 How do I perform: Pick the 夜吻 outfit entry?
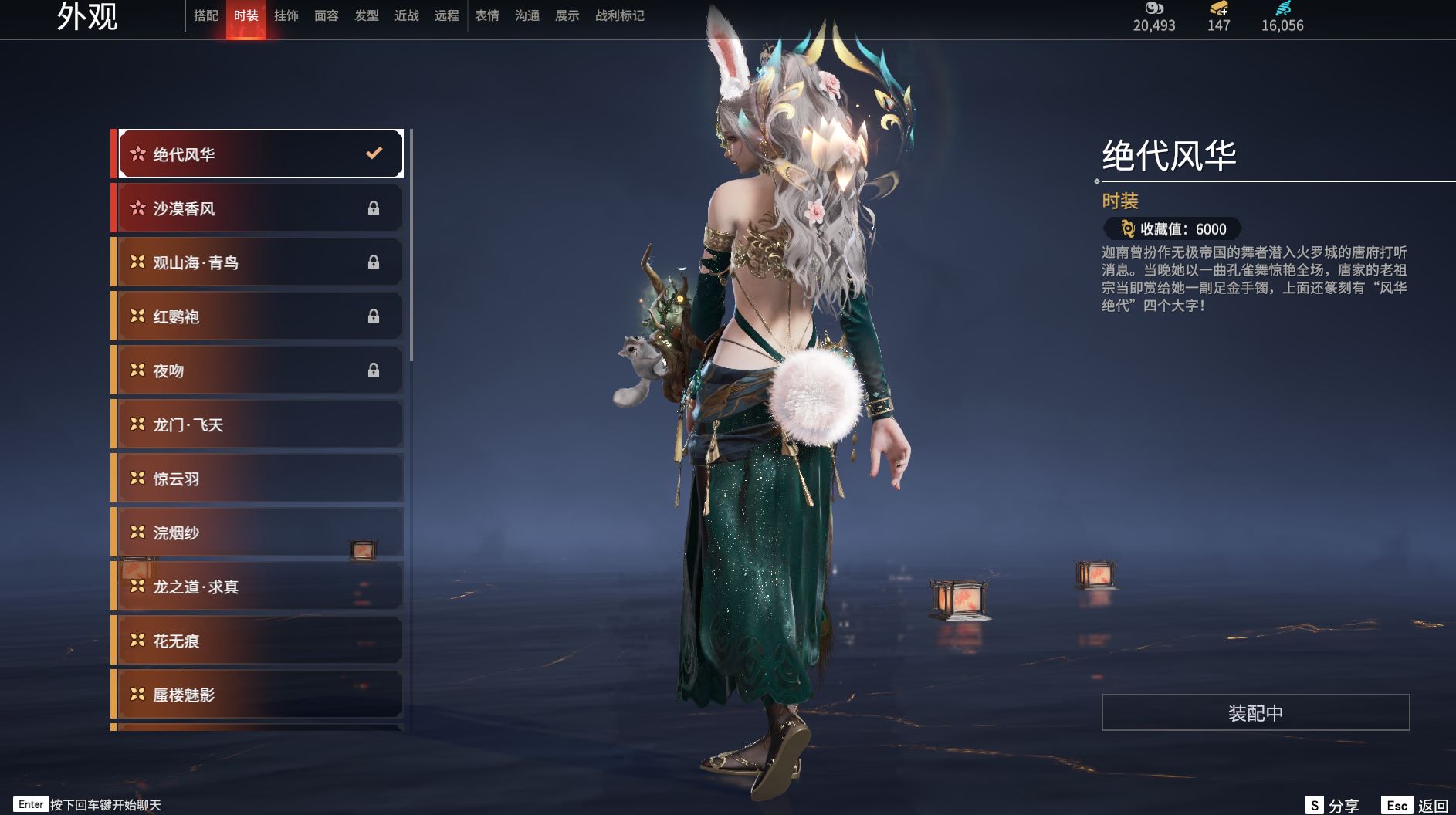(x=259, y=370)
